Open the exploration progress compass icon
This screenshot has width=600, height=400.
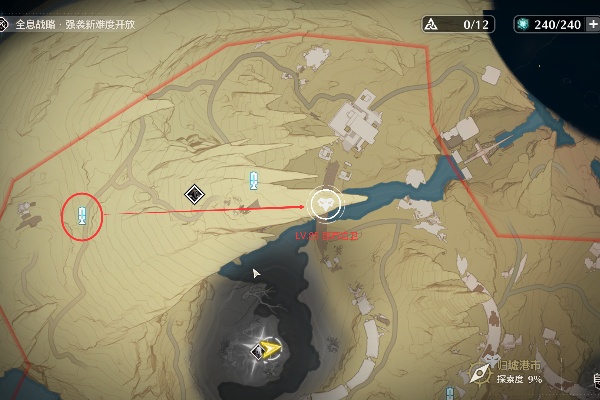[481, 372]
